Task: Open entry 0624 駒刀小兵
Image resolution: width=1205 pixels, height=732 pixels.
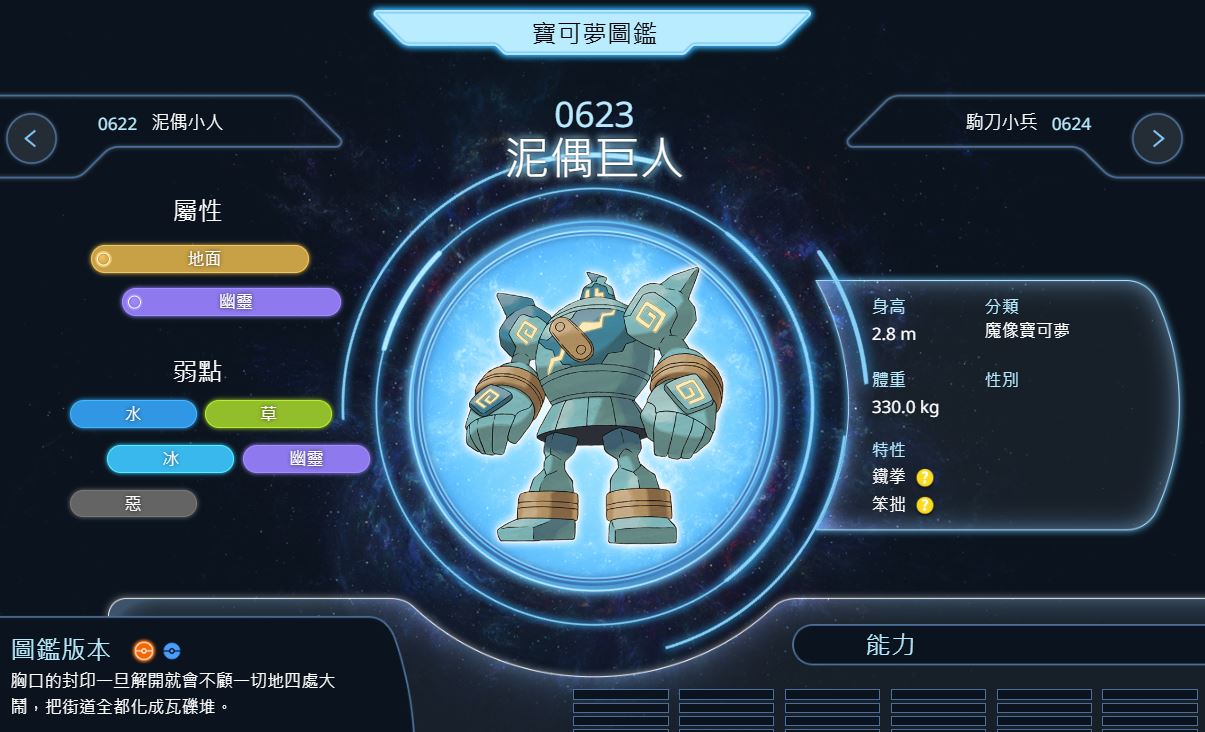Action: (x=1027, y=123)
